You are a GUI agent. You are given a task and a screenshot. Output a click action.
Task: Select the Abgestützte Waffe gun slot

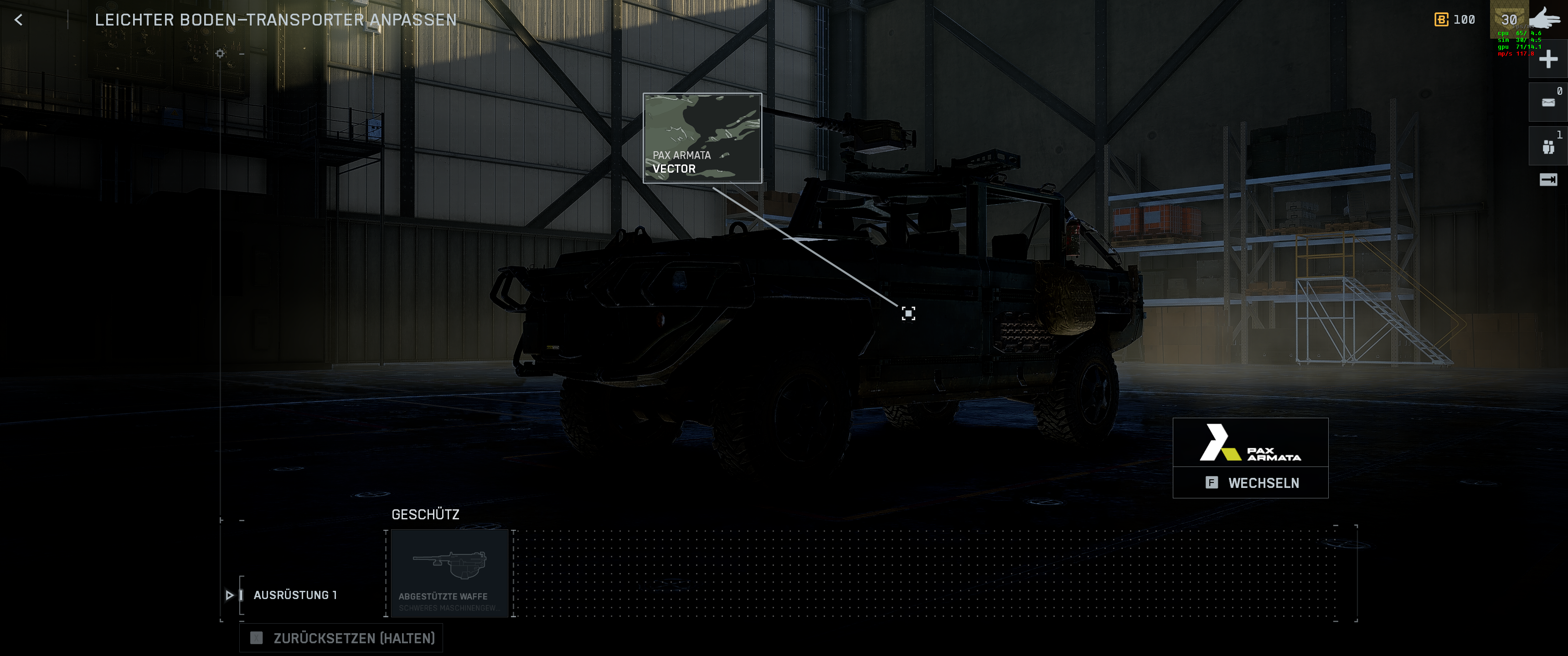point(449,573)
